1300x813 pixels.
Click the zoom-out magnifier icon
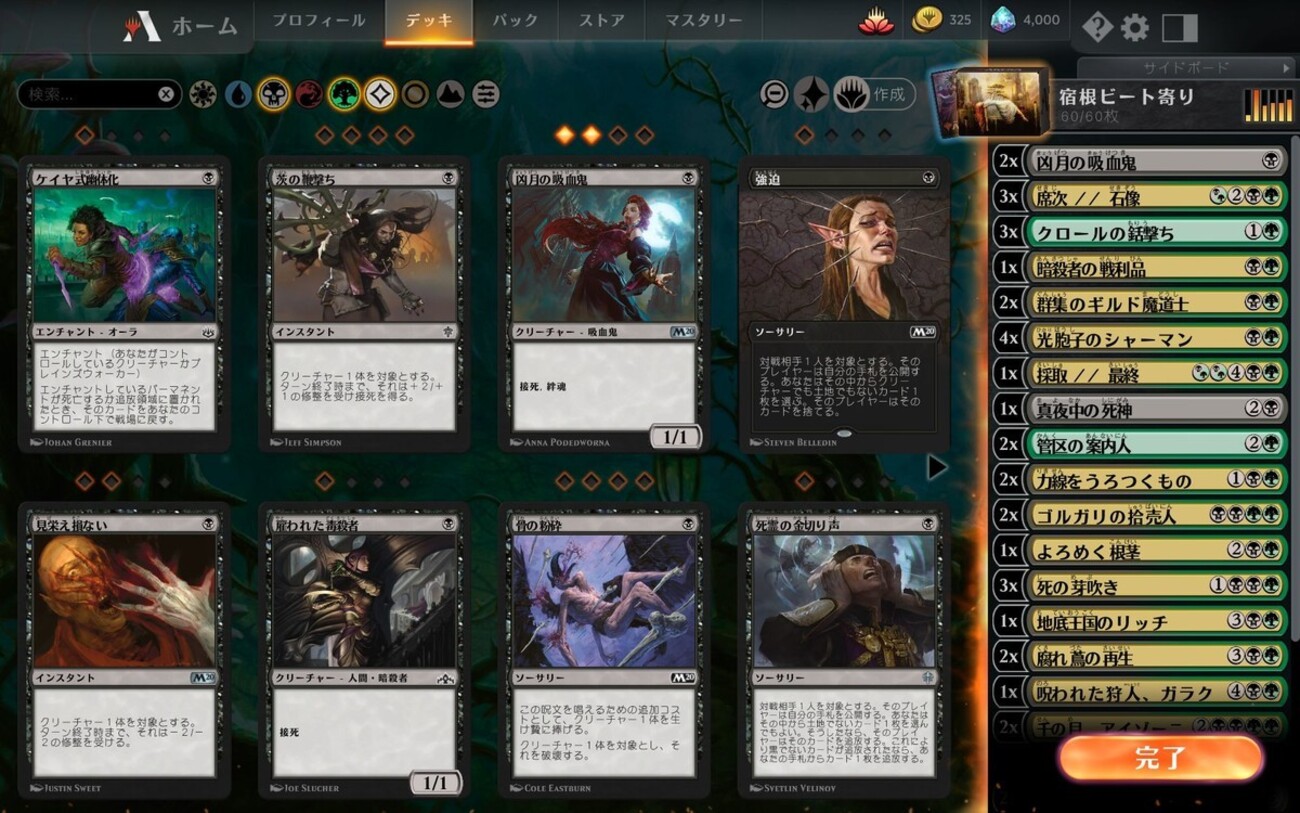tap(774, 93)
